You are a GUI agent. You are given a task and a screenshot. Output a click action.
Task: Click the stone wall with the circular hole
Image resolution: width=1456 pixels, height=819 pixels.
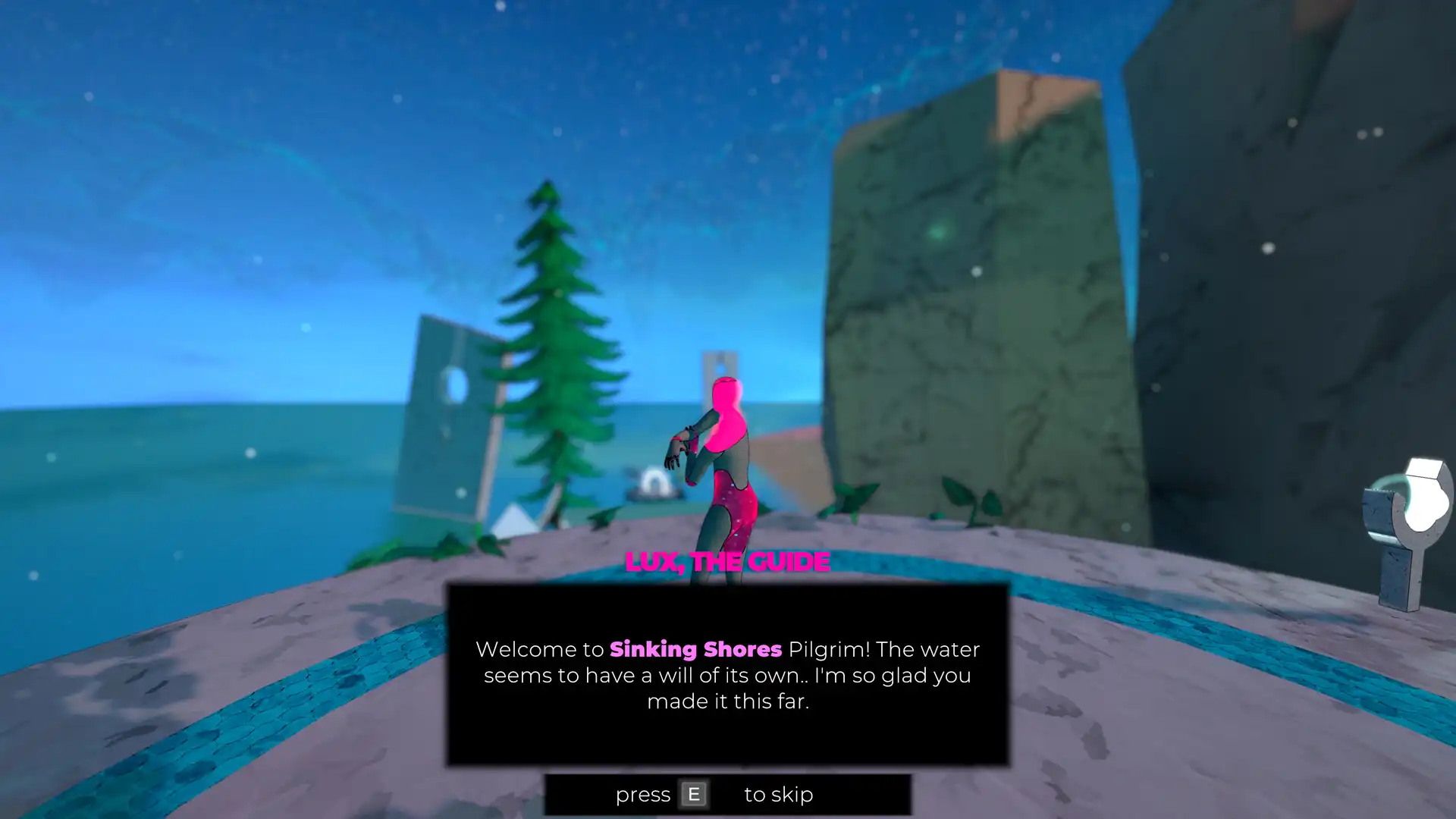[447, 417]
